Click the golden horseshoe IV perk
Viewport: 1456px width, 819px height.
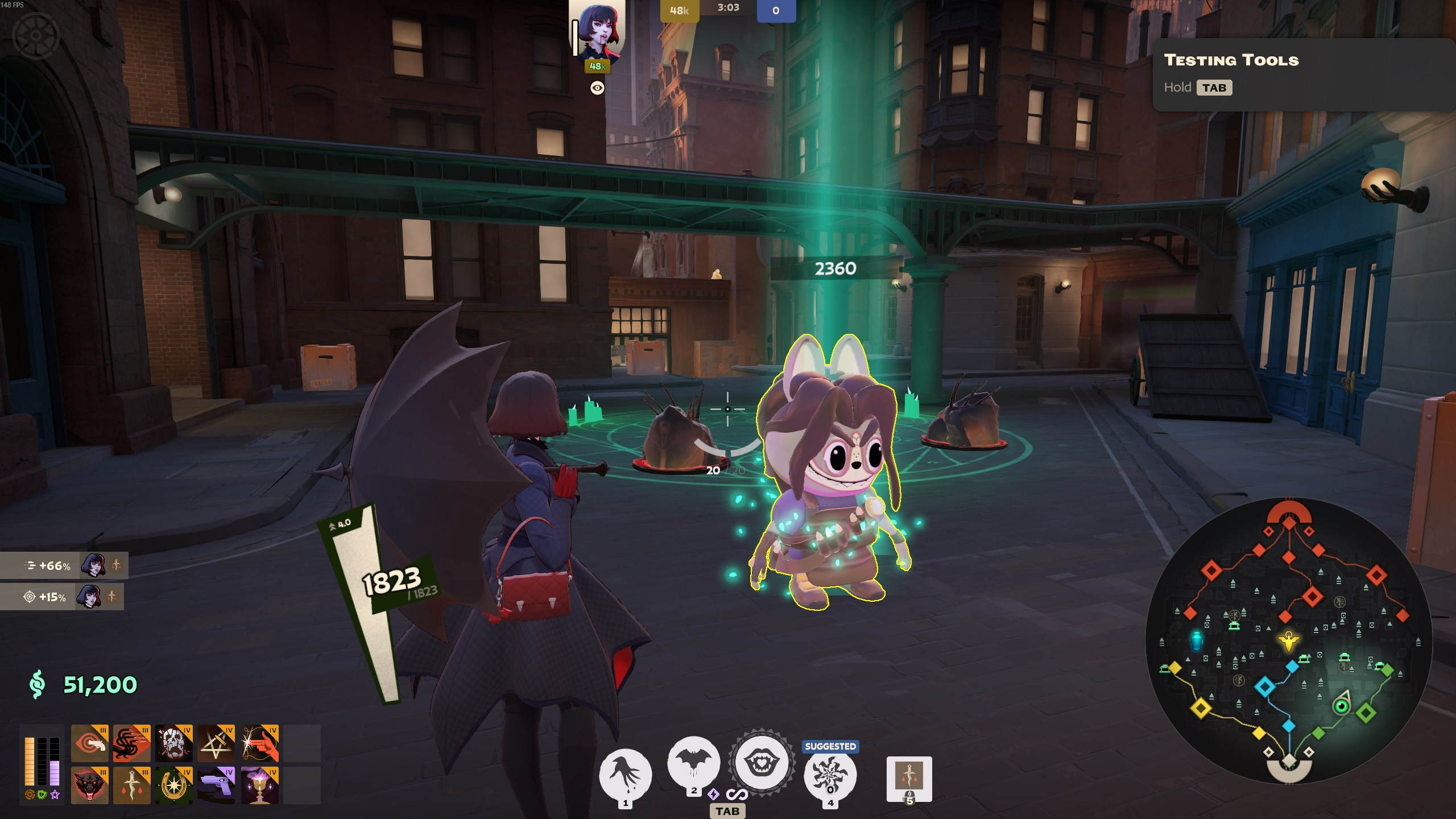[173, 785]
